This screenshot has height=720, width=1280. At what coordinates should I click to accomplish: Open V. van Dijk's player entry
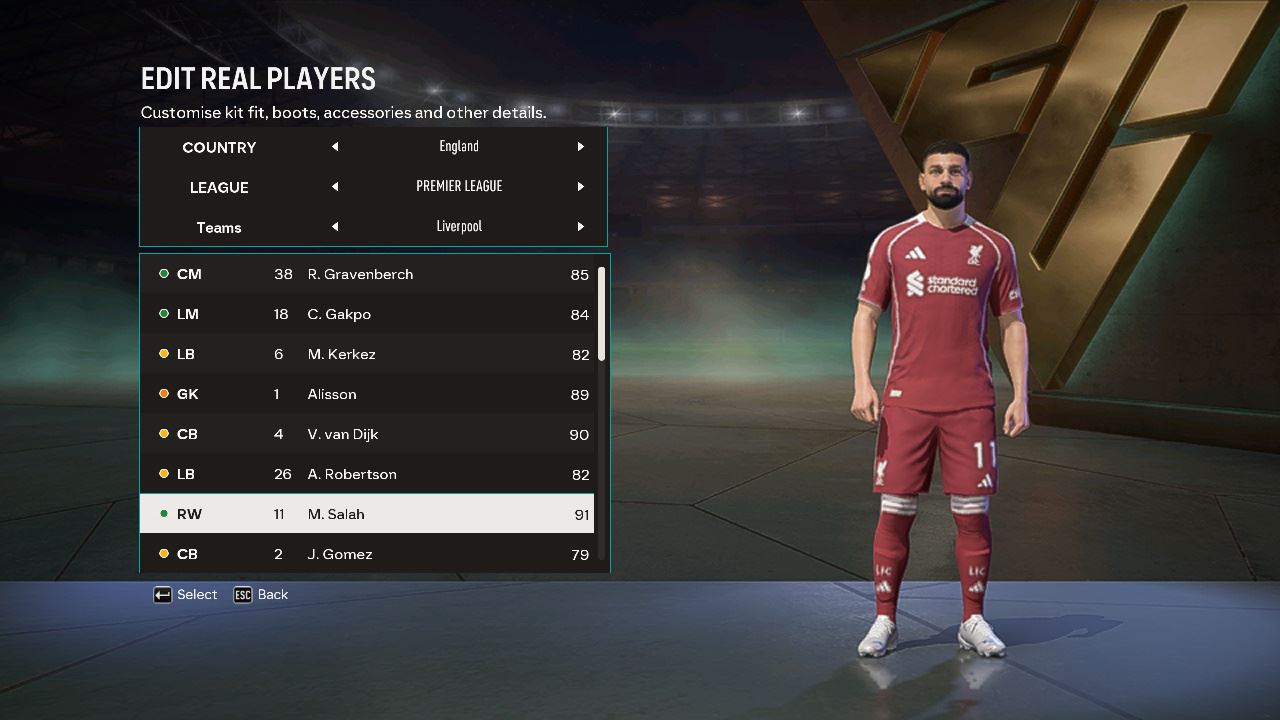(366, 434)
